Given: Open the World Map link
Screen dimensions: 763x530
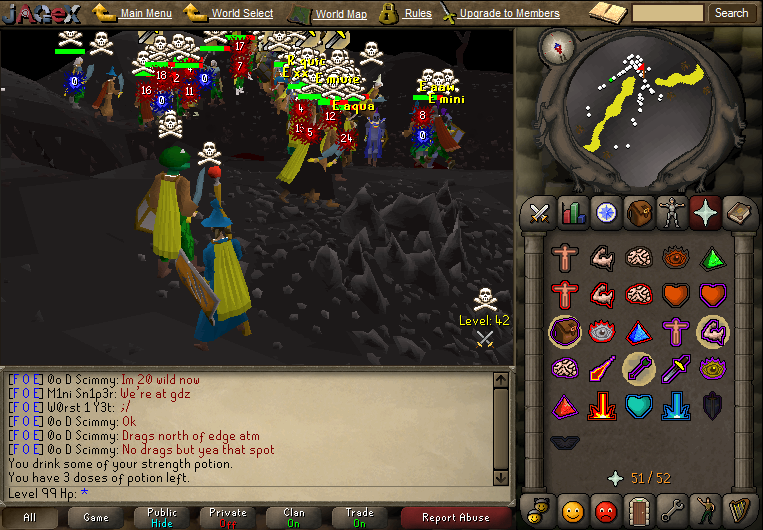Looking at the screenshot, I should [x=340, y=14].
